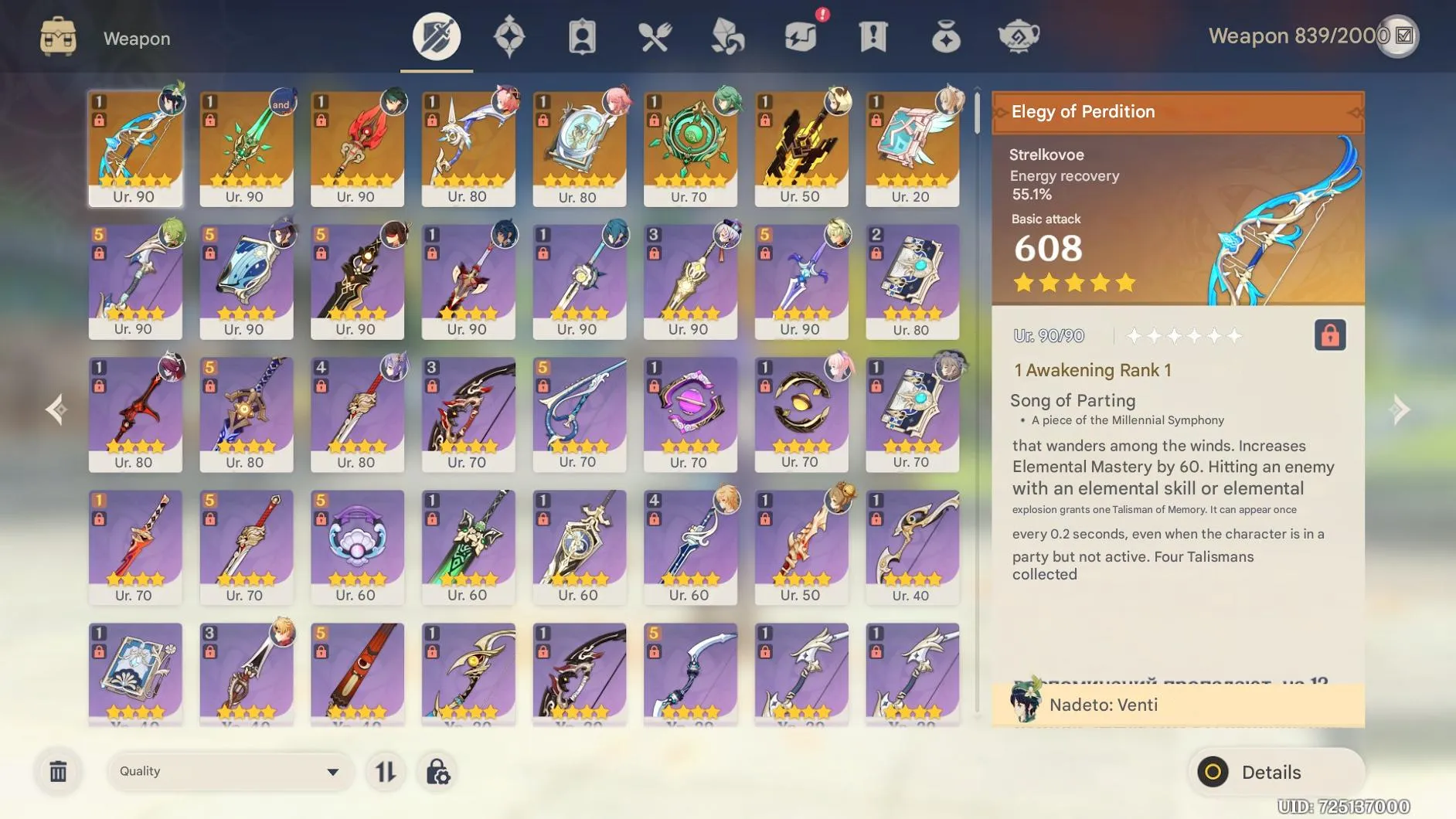Viewport: 1456px width, 819px height.
Task: Enable multi-select with the checkbox near weapon count
Action: click(1401, 36)
